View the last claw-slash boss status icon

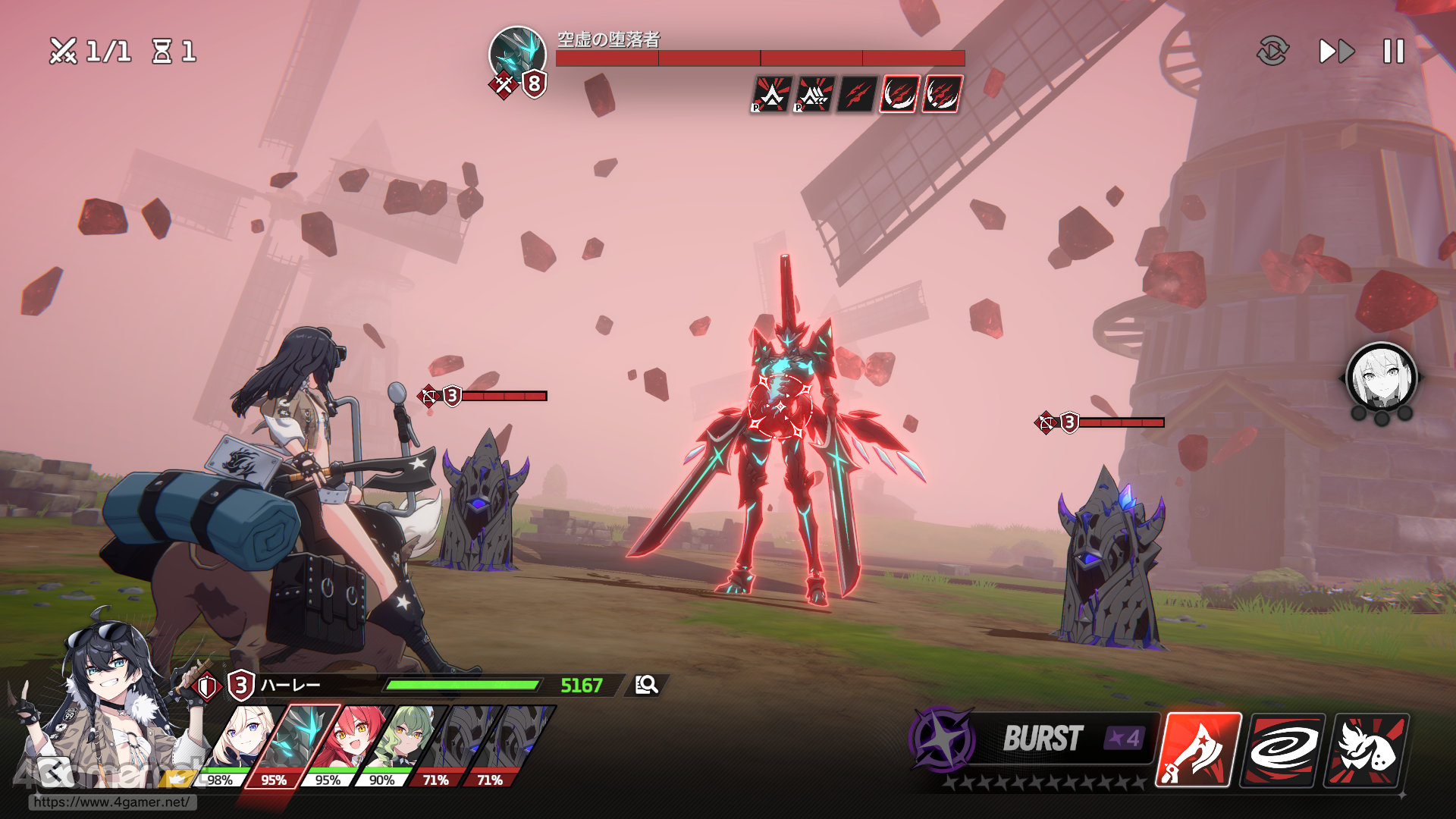(943, 95)
